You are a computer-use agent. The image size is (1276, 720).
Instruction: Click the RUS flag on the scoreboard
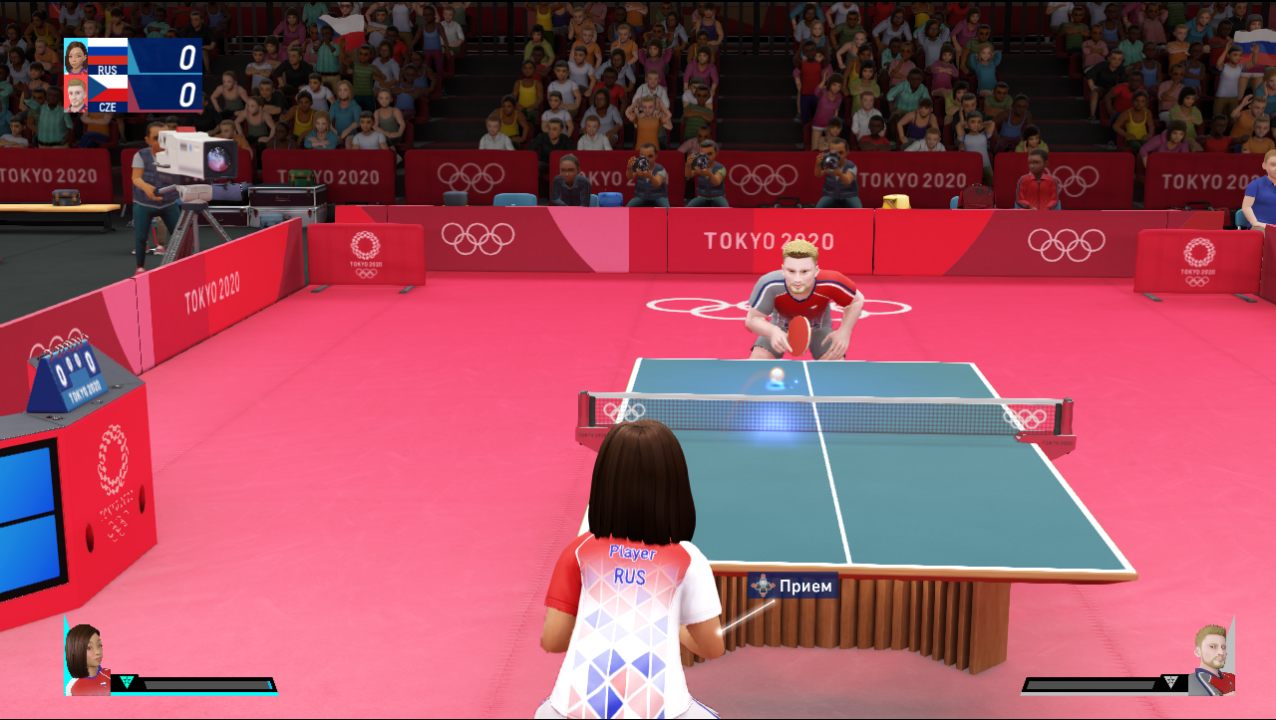(x=108, y=52)
